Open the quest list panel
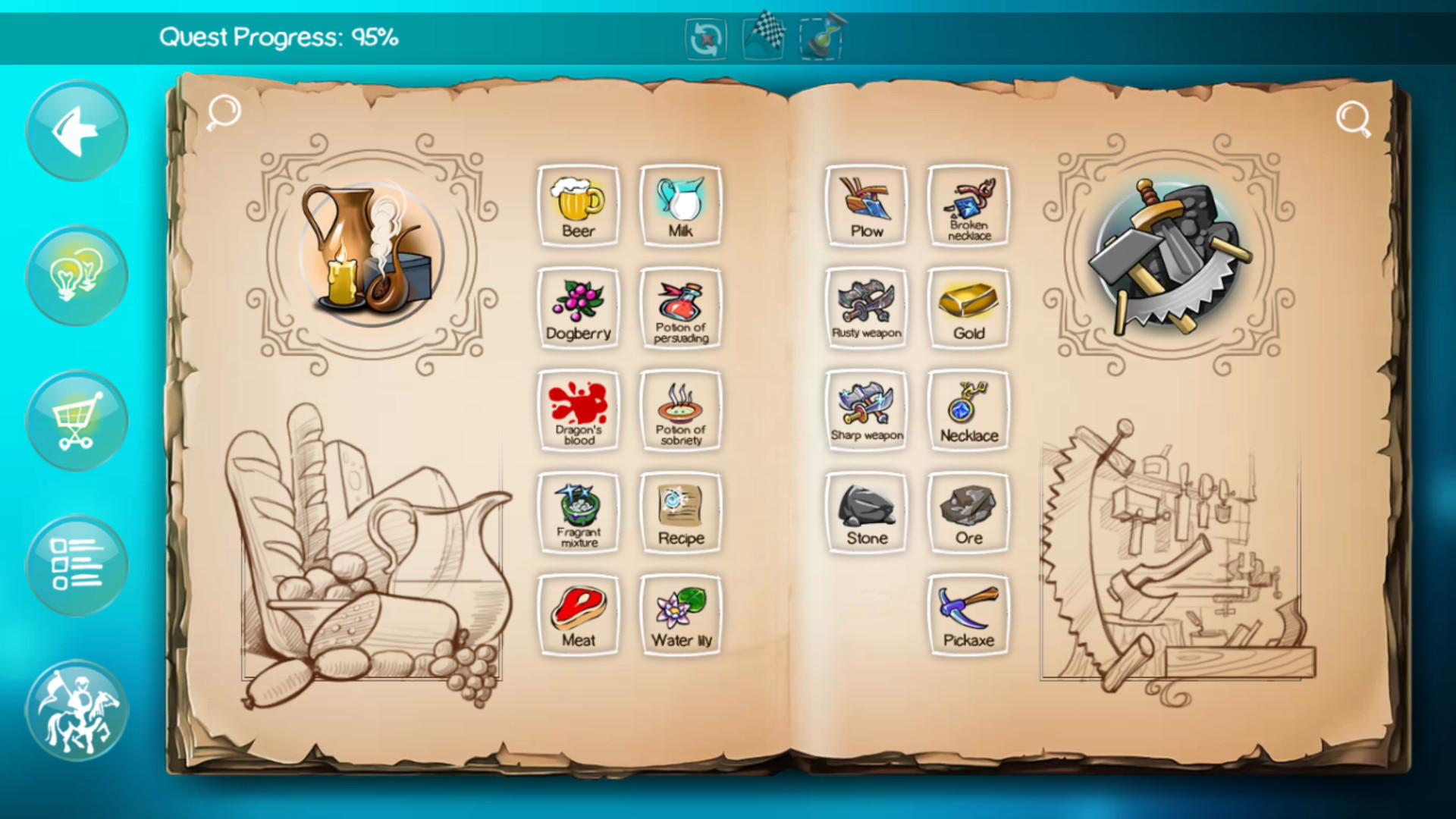Screen dimensions: 1456x819 pyautogui.click(x=76, y=565)
